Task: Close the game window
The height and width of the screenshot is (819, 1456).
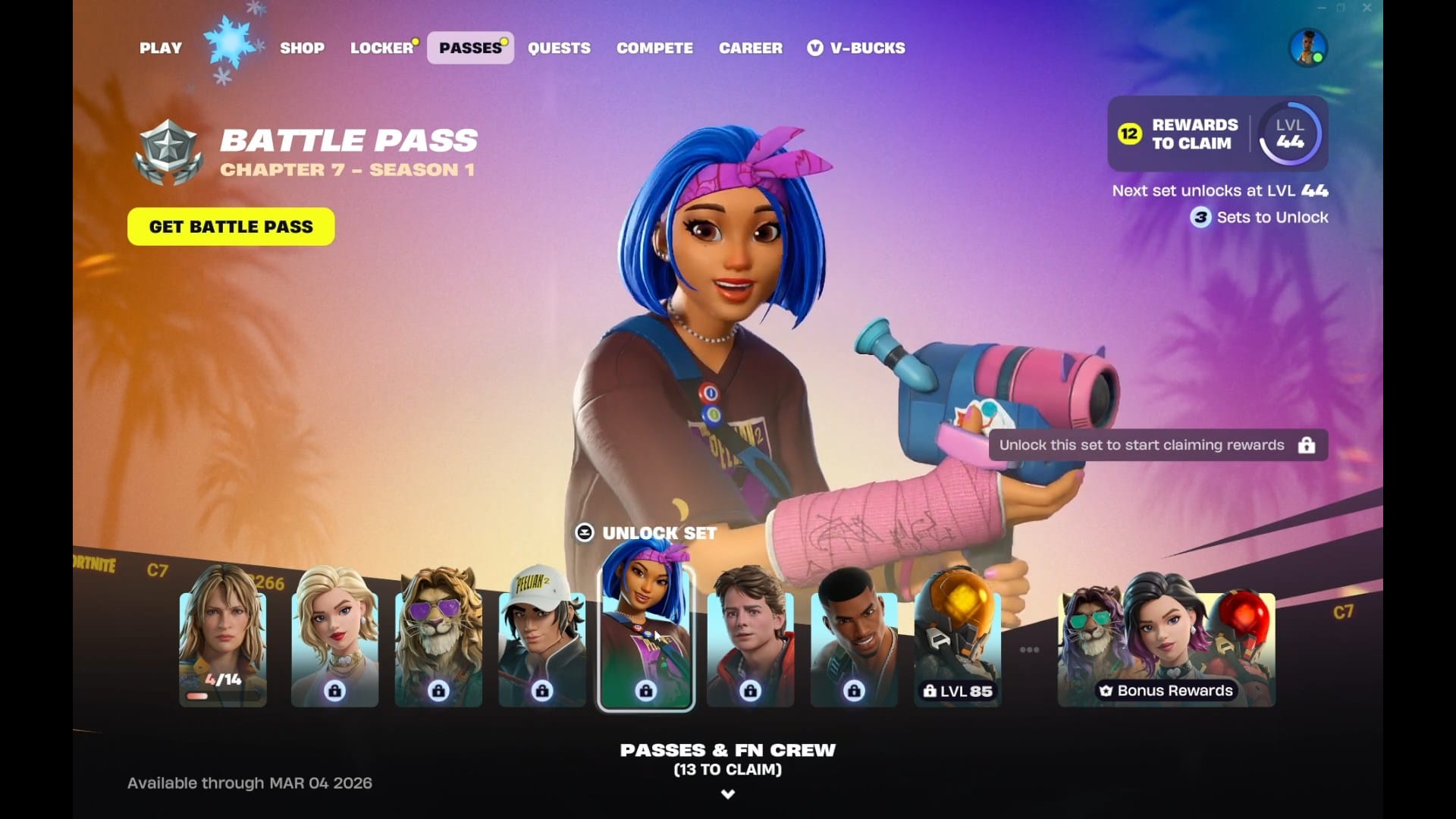Action: tap(1367, 8)
